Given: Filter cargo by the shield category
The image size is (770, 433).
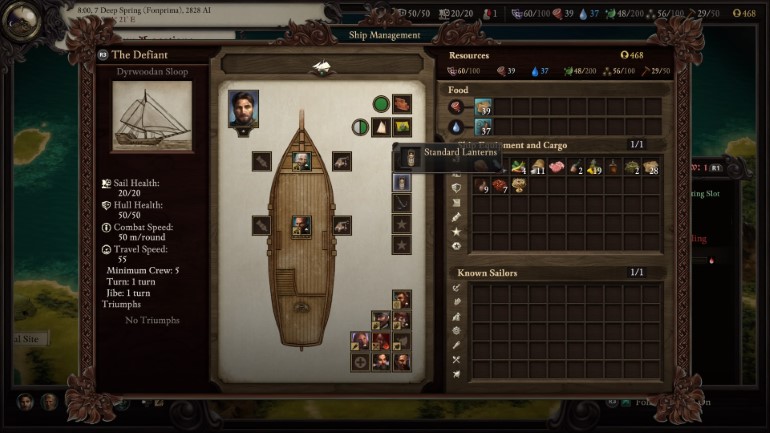Looking at the screenshot, I should point(457,186).
